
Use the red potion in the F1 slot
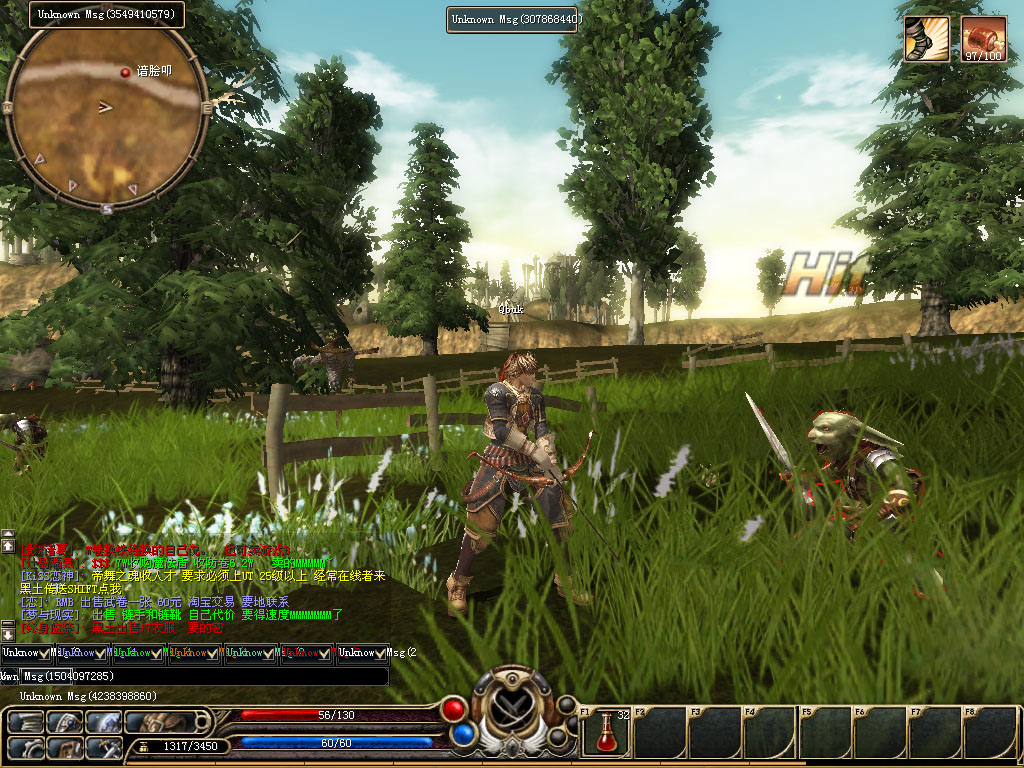click(x=606, y=733)
